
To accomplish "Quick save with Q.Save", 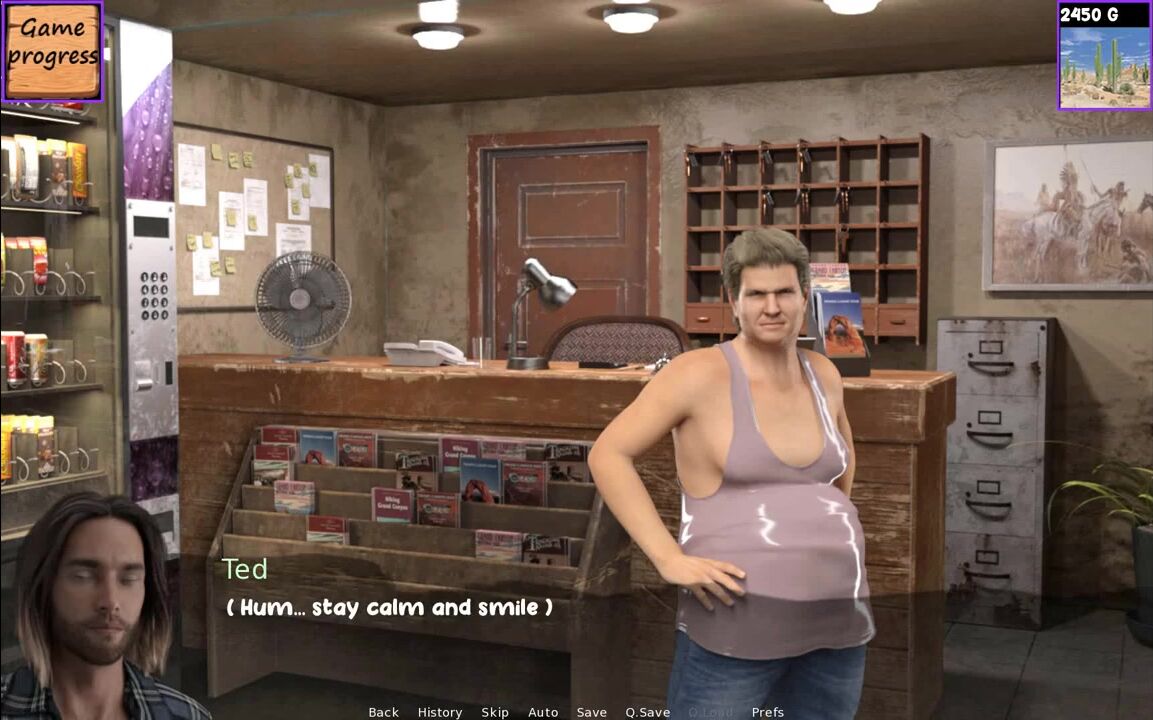I will click(x=648, y=712).
